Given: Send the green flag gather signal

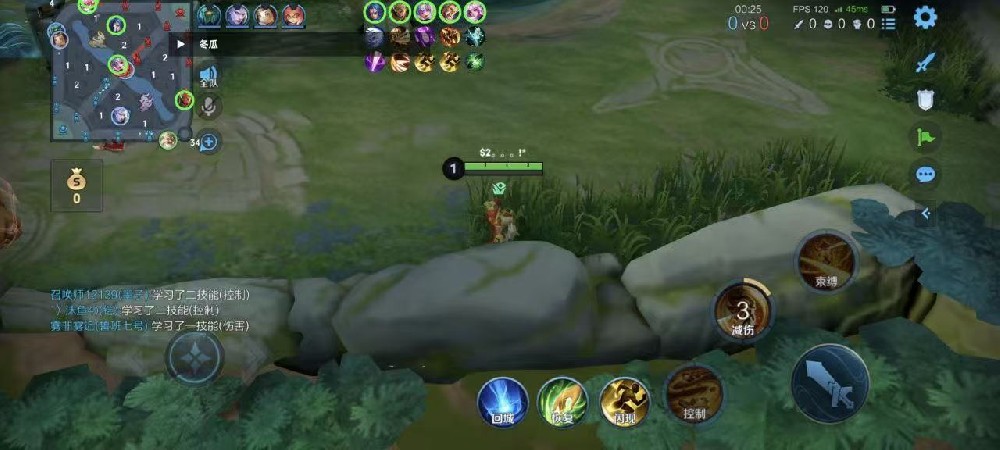Looking at the screenshot, I should [x=926, y=137].
